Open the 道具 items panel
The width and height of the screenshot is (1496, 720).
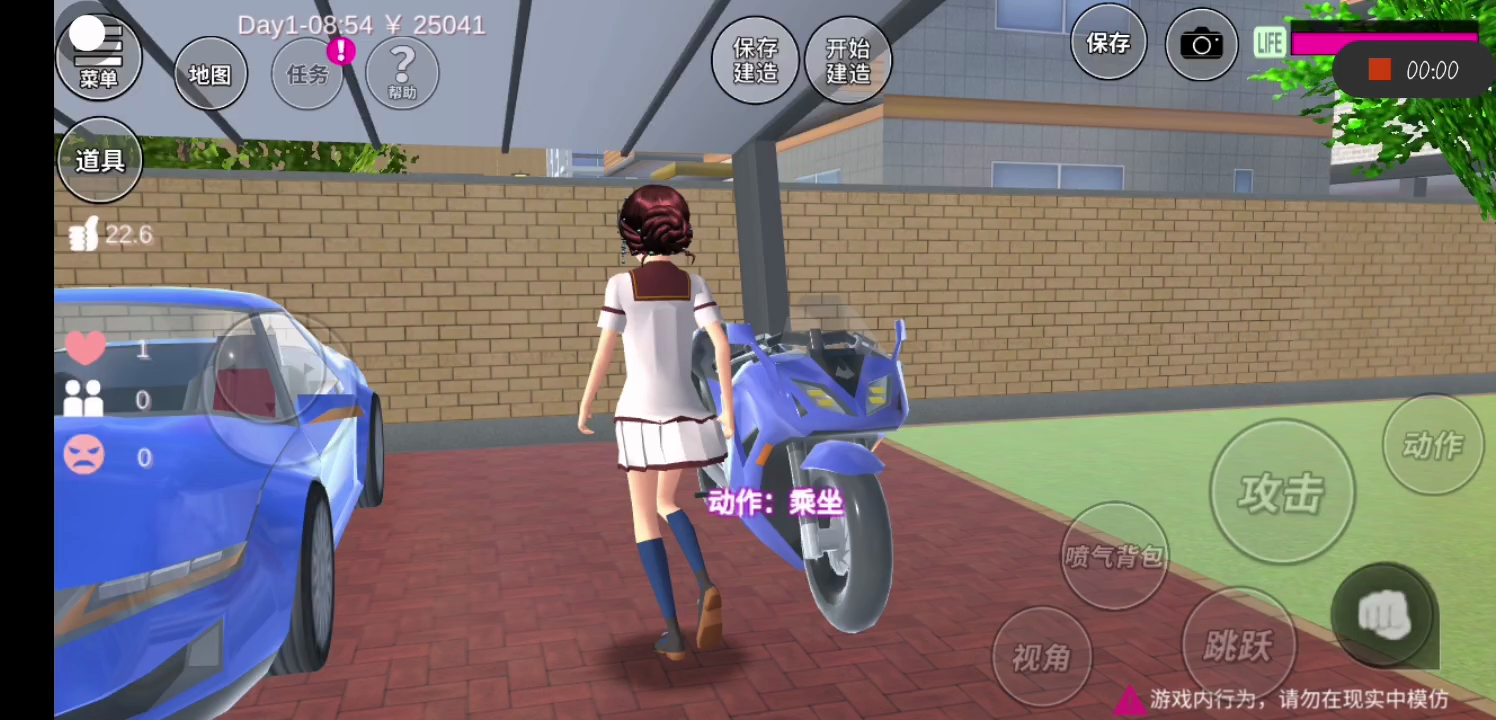[x=99, y=160]
